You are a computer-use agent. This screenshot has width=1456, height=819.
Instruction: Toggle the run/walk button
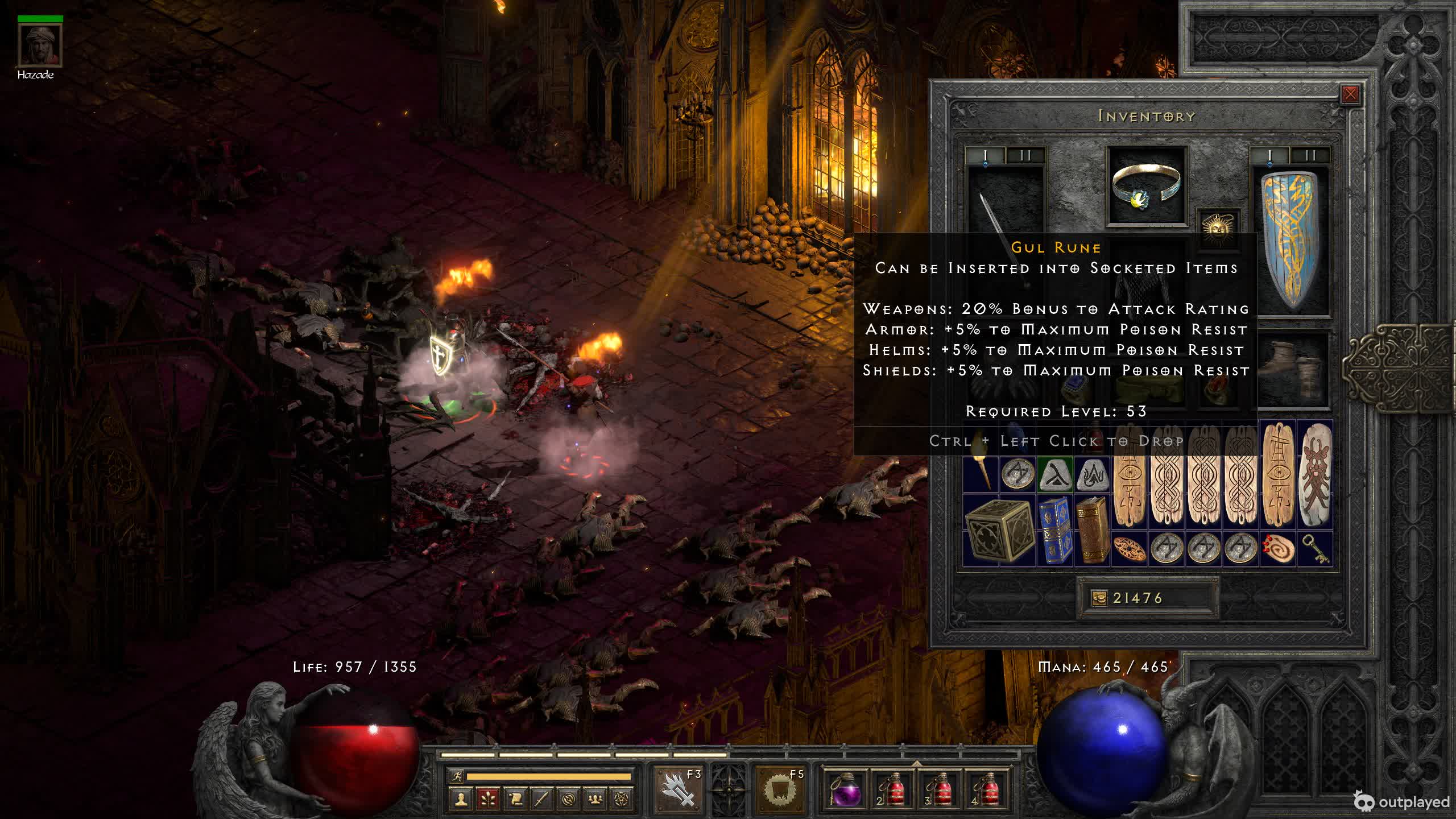coord(456,776)
